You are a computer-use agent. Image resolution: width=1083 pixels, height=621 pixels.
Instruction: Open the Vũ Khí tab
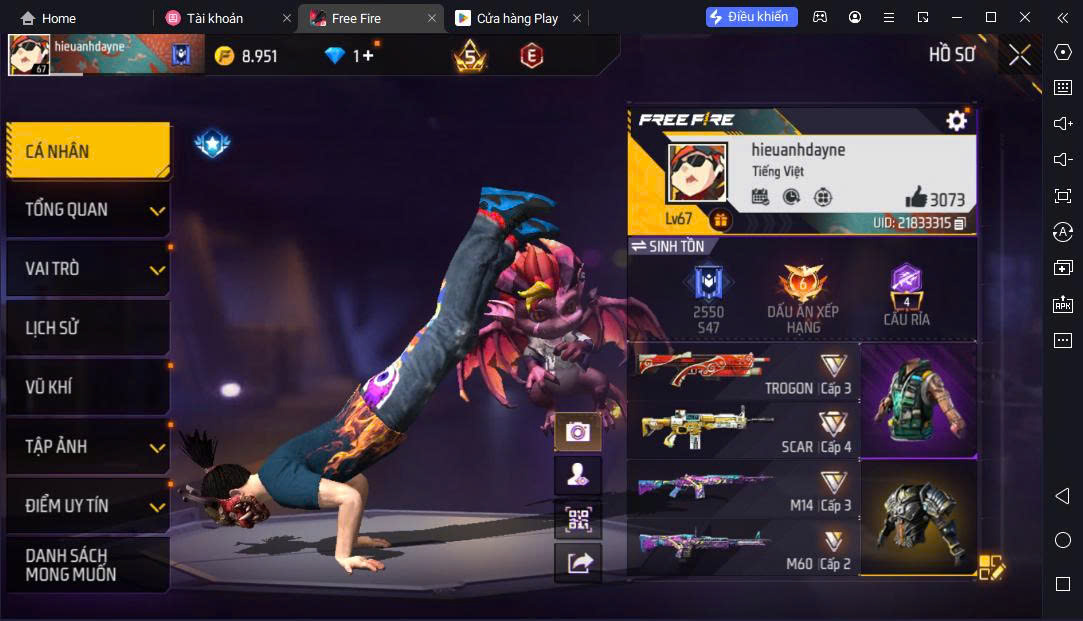[x=88, y=387]
